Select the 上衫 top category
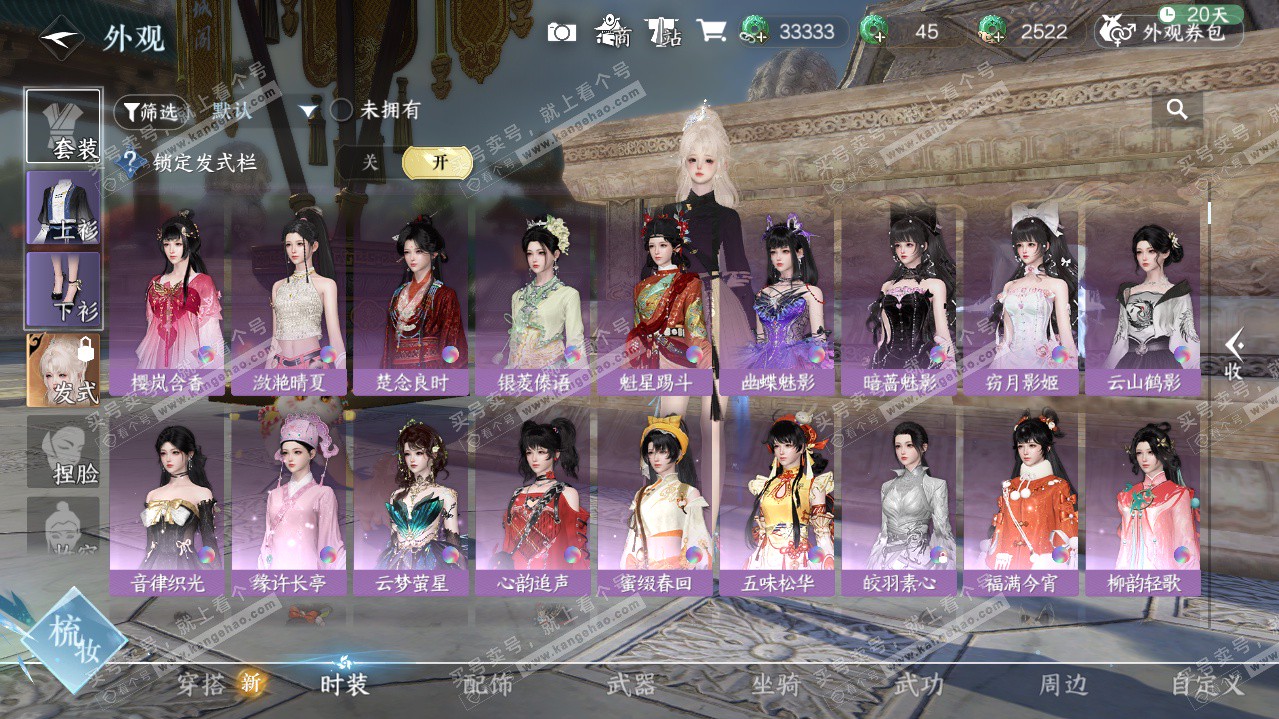 (x=63, y=207)
